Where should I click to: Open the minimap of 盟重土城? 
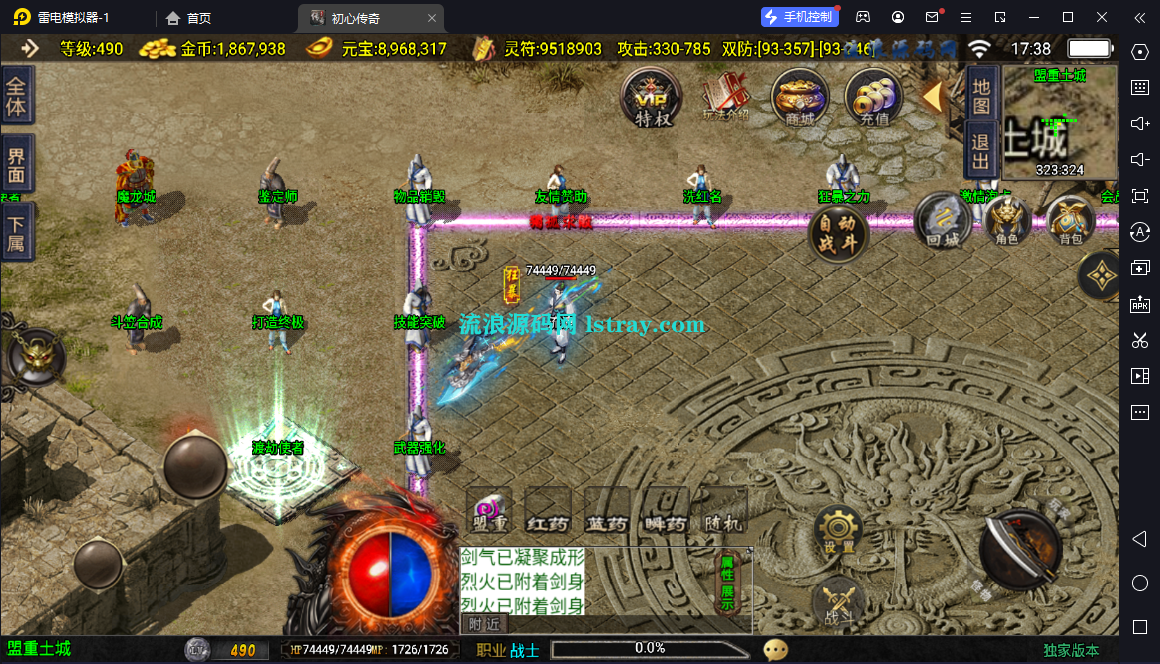1059,124
